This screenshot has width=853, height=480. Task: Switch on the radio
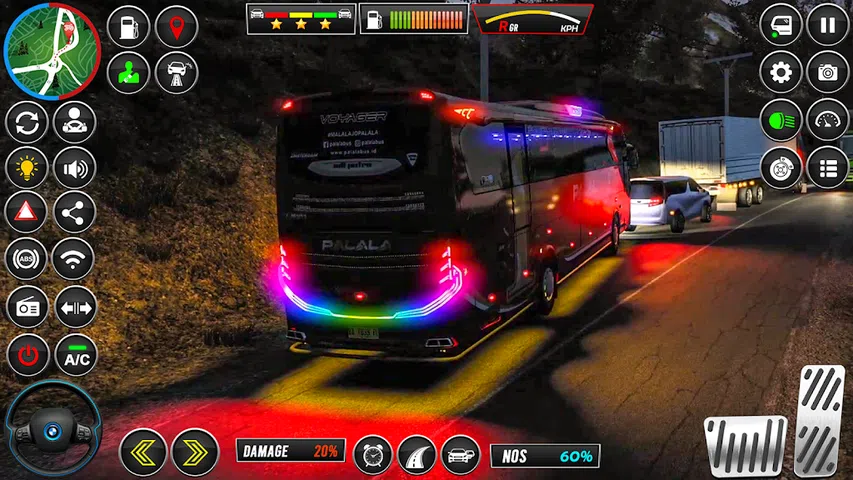click(x=27, y=306)
